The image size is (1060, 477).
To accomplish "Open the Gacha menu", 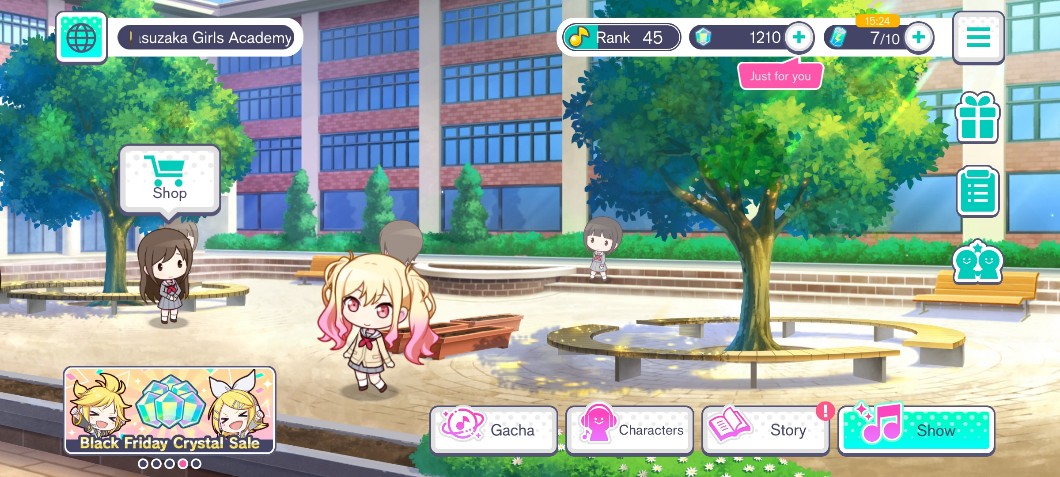I will (x=494, y=430).
